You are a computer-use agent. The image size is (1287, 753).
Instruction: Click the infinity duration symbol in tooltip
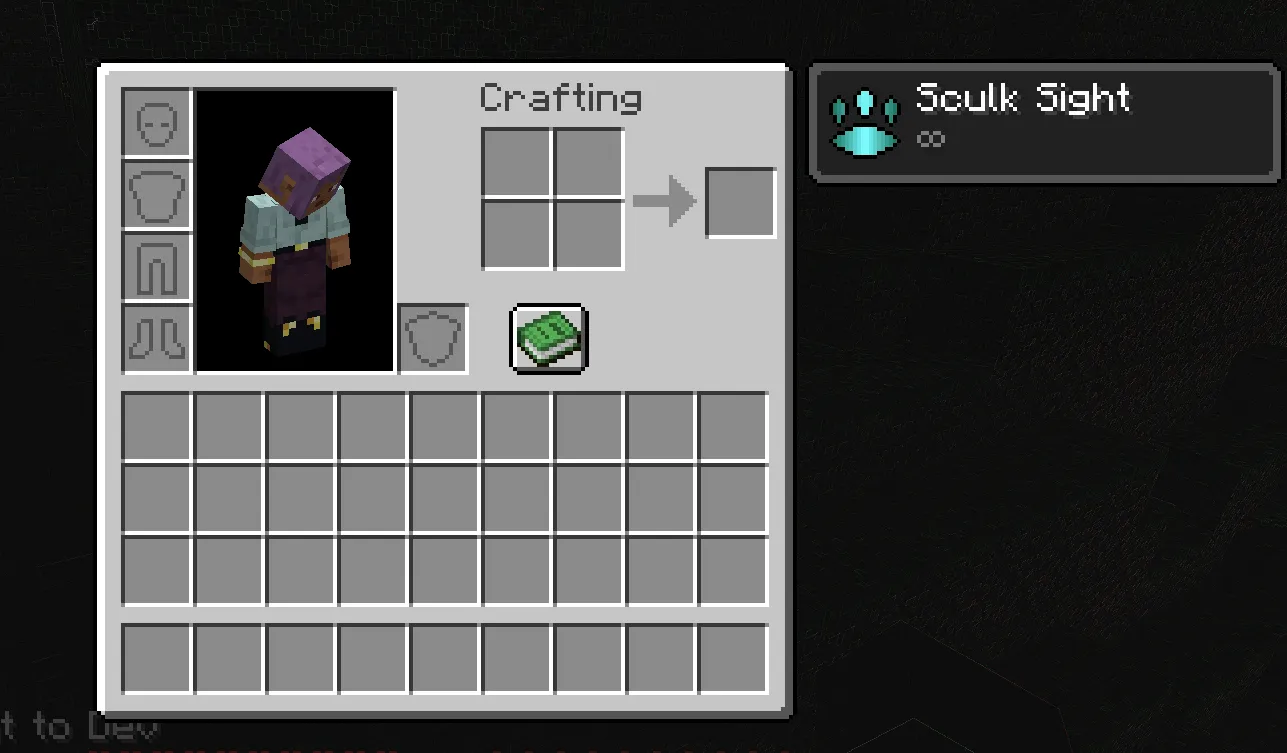coord(930,139)
